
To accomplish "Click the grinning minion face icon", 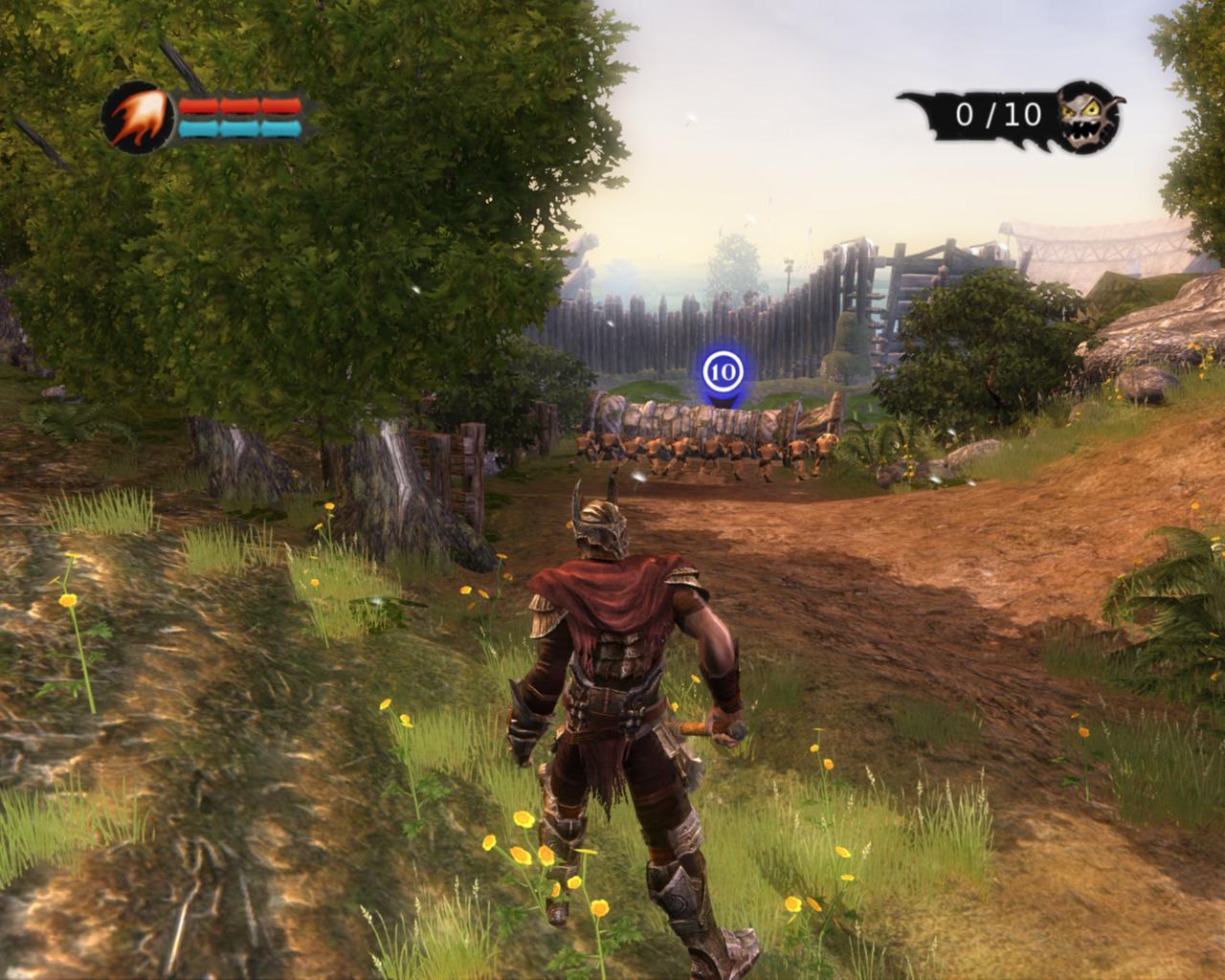I will [x=1088, y=115].
